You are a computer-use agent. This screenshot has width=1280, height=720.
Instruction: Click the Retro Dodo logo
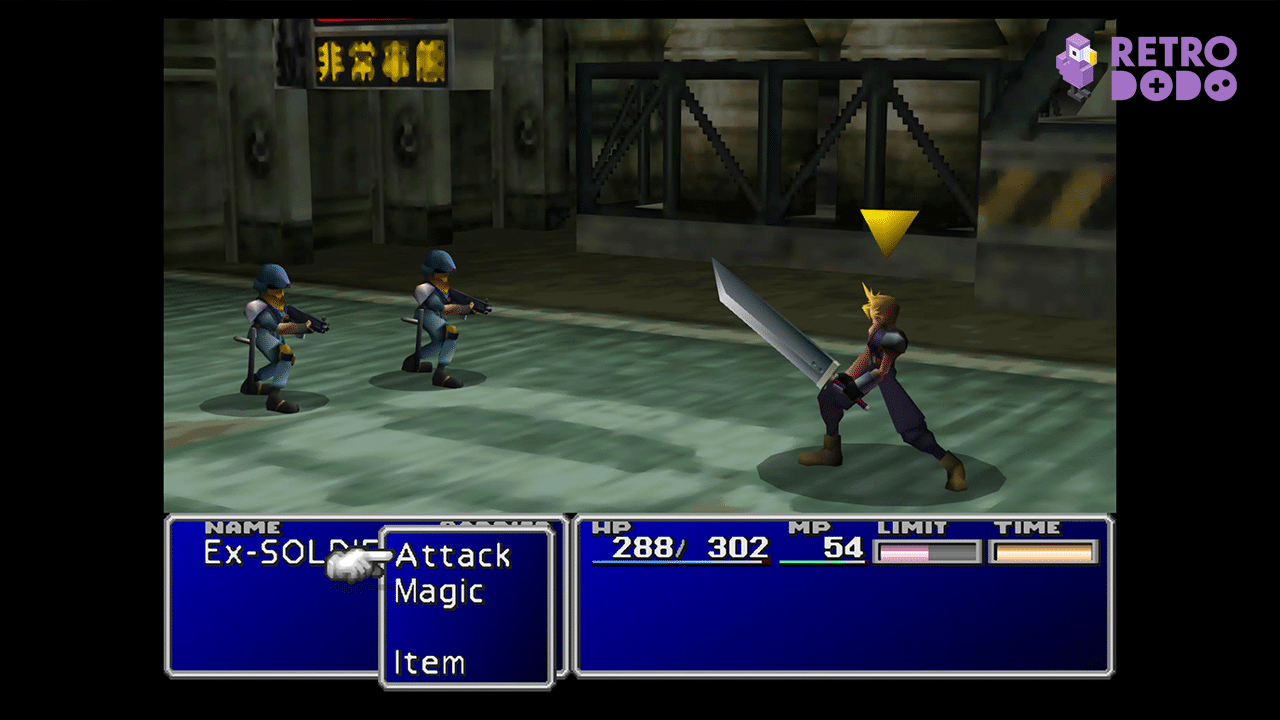pos(1146,68)
